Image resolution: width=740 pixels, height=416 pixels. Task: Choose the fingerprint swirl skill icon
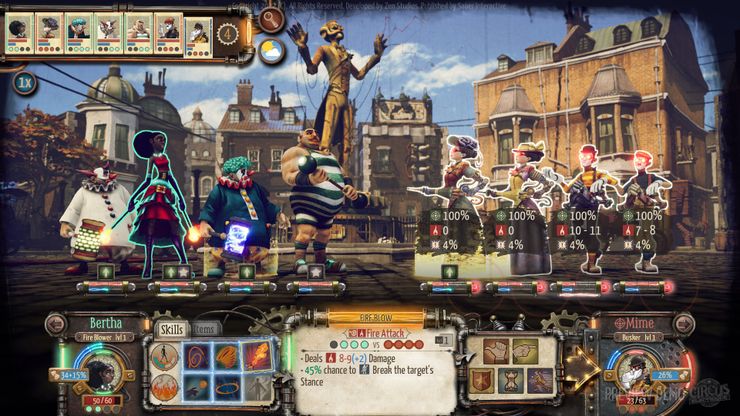196,355
